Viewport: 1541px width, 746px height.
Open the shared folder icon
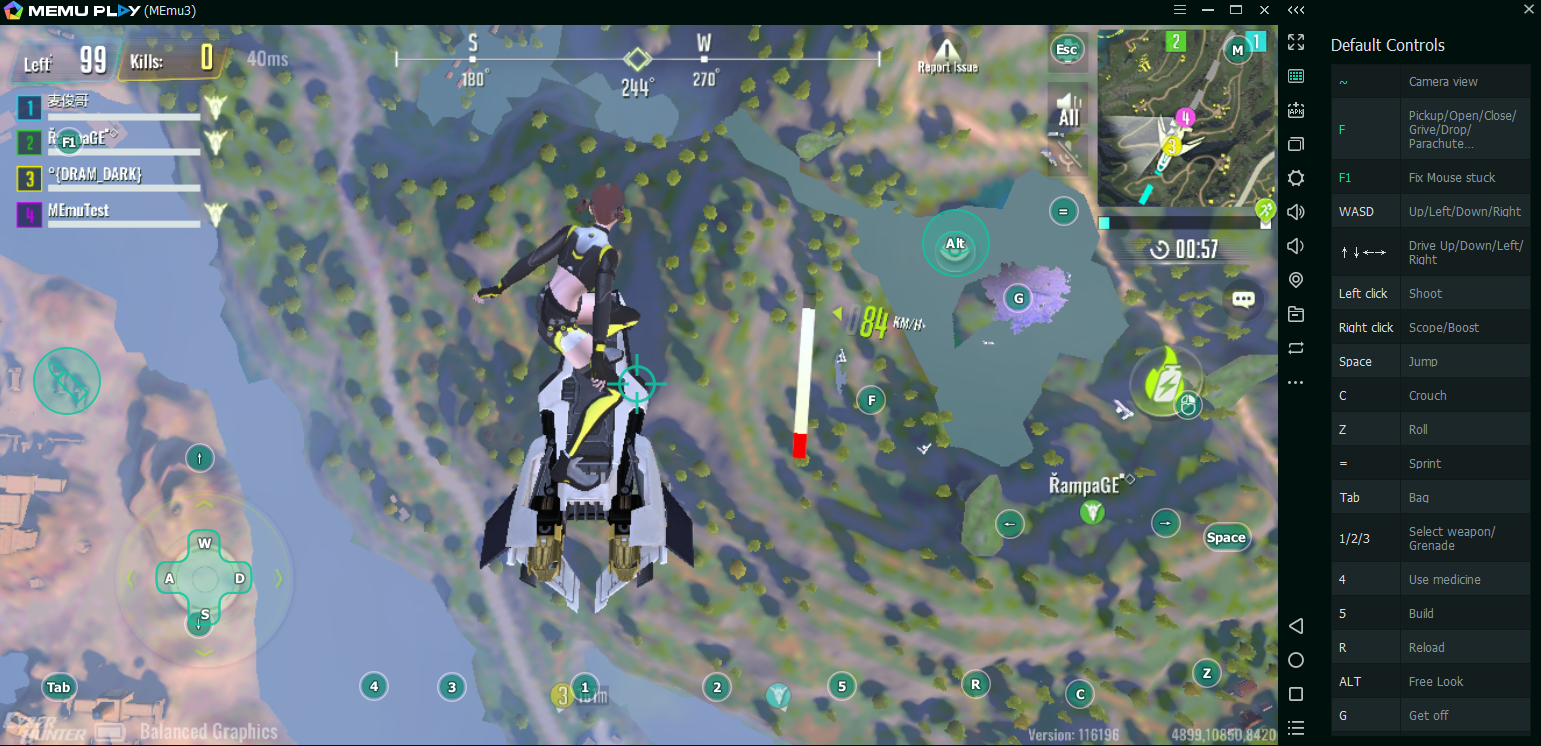click(1296, 314)
